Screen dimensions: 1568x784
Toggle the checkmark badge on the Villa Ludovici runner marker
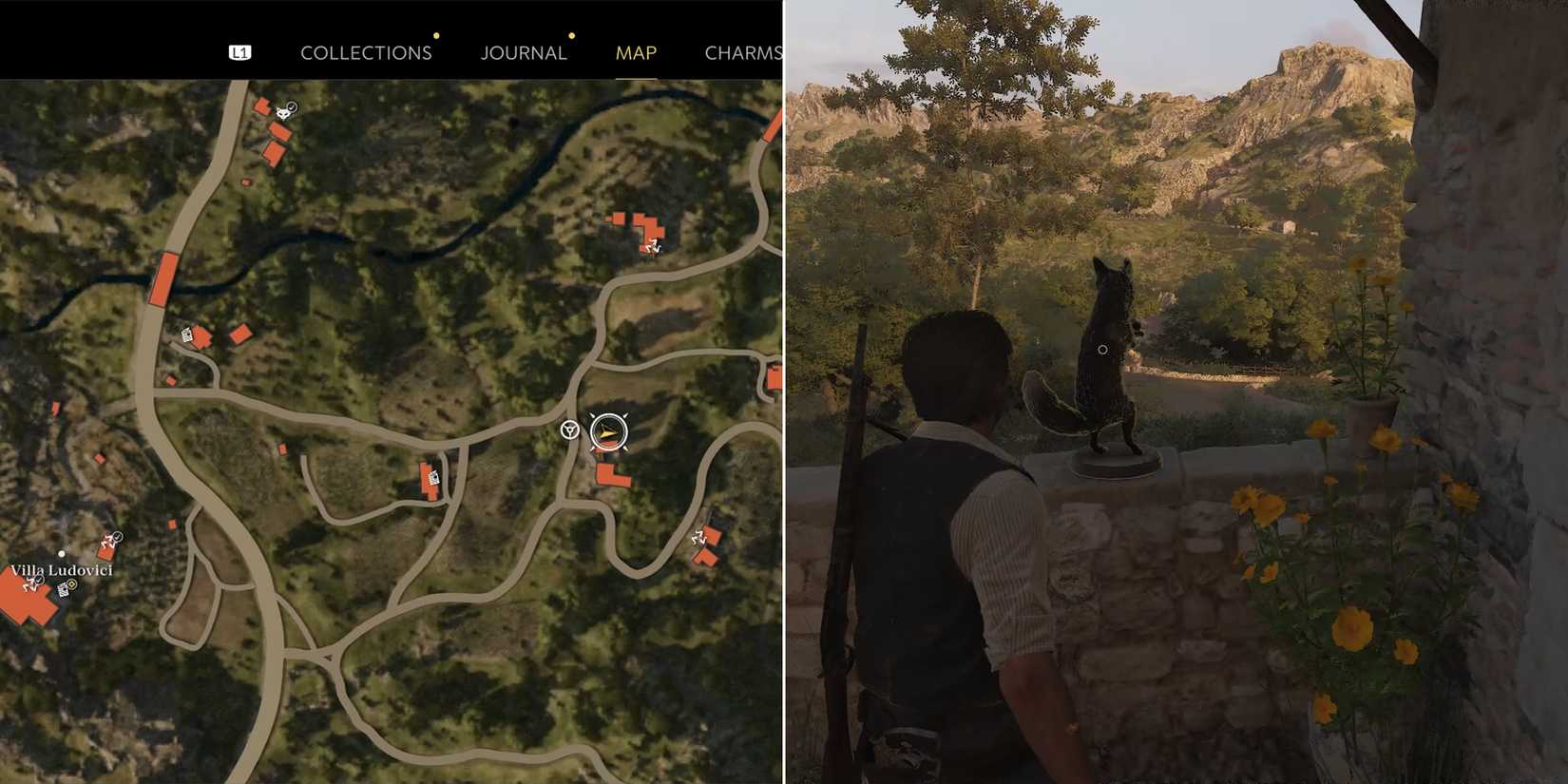click(x=39, y=581)
